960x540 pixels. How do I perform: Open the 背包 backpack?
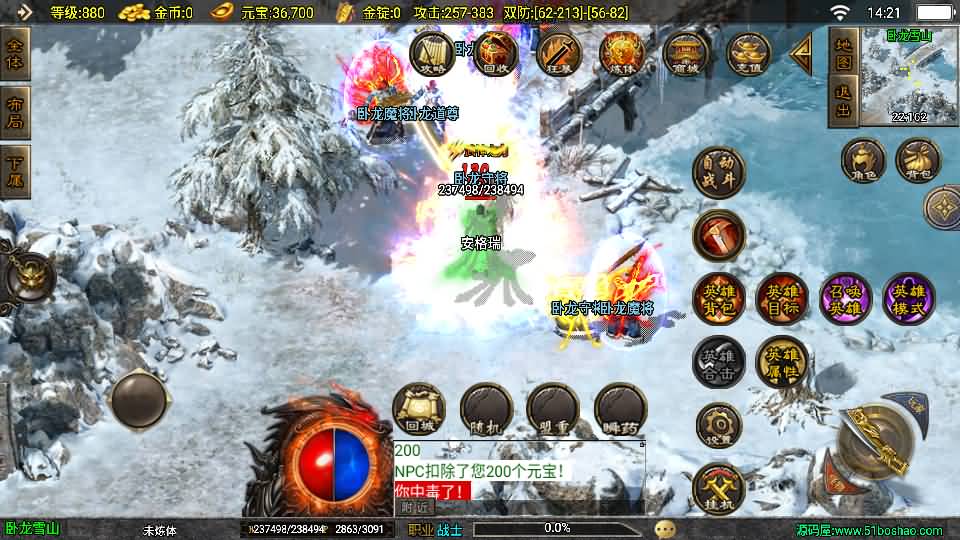[x=917, y=160]
